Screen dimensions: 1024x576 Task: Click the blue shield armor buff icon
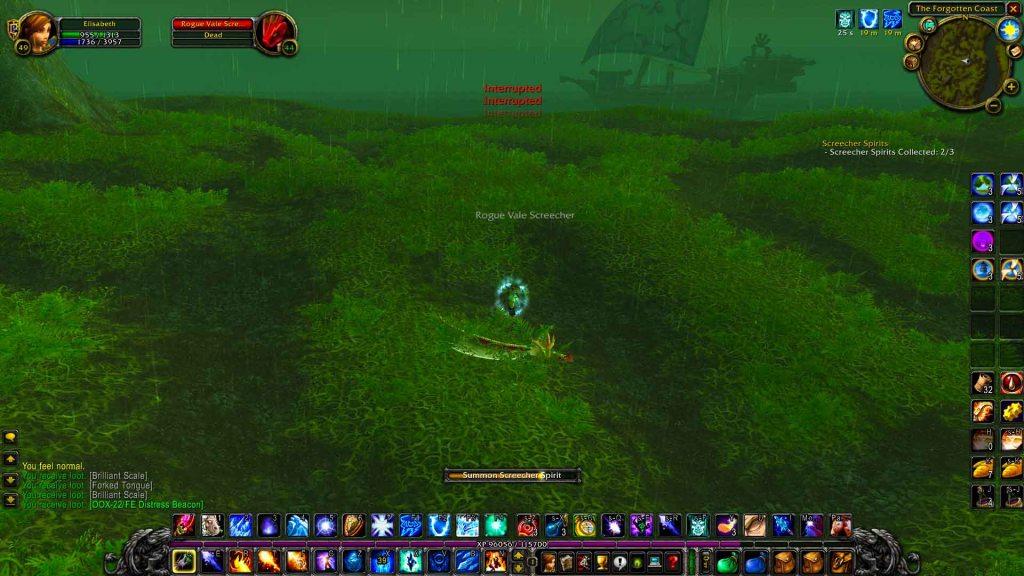[x=869, y=19]
